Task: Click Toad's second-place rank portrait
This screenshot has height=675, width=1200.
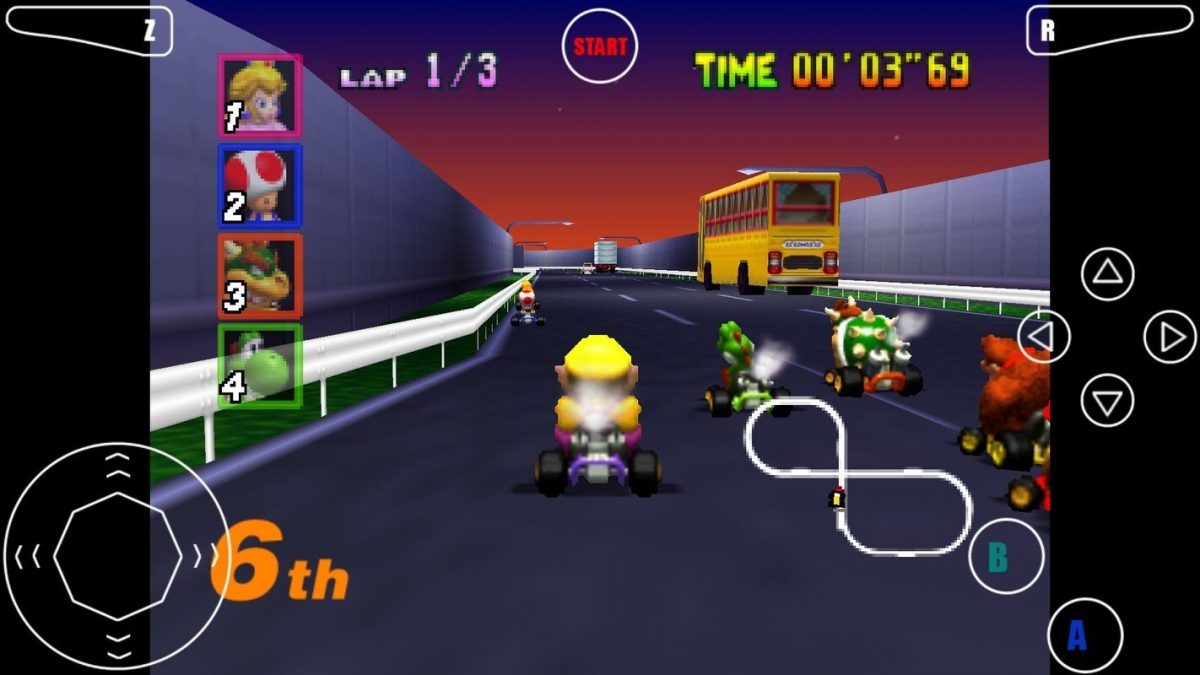Action: click(x=260, y=186)
